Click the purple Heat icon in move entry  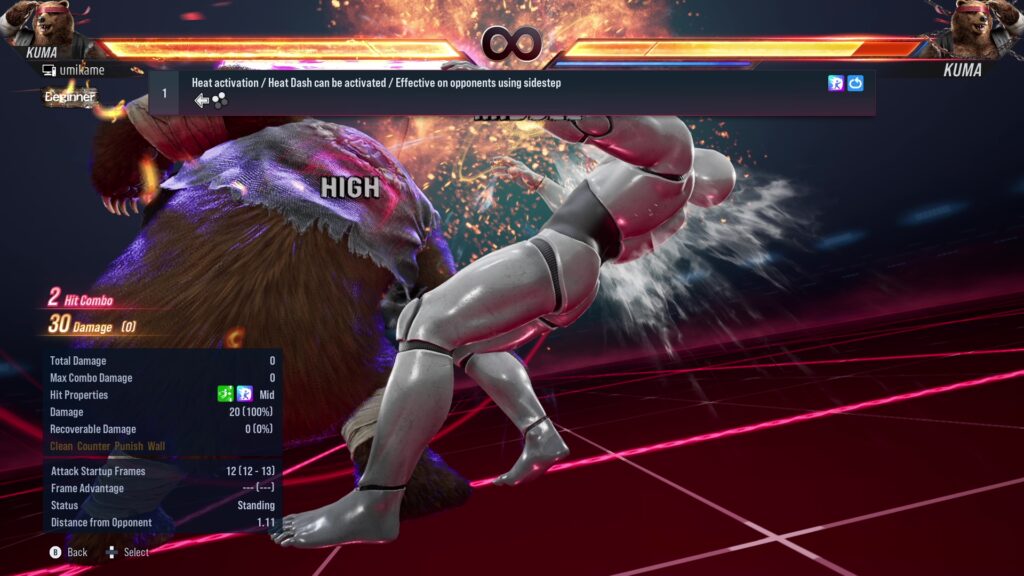click(836, 84)
